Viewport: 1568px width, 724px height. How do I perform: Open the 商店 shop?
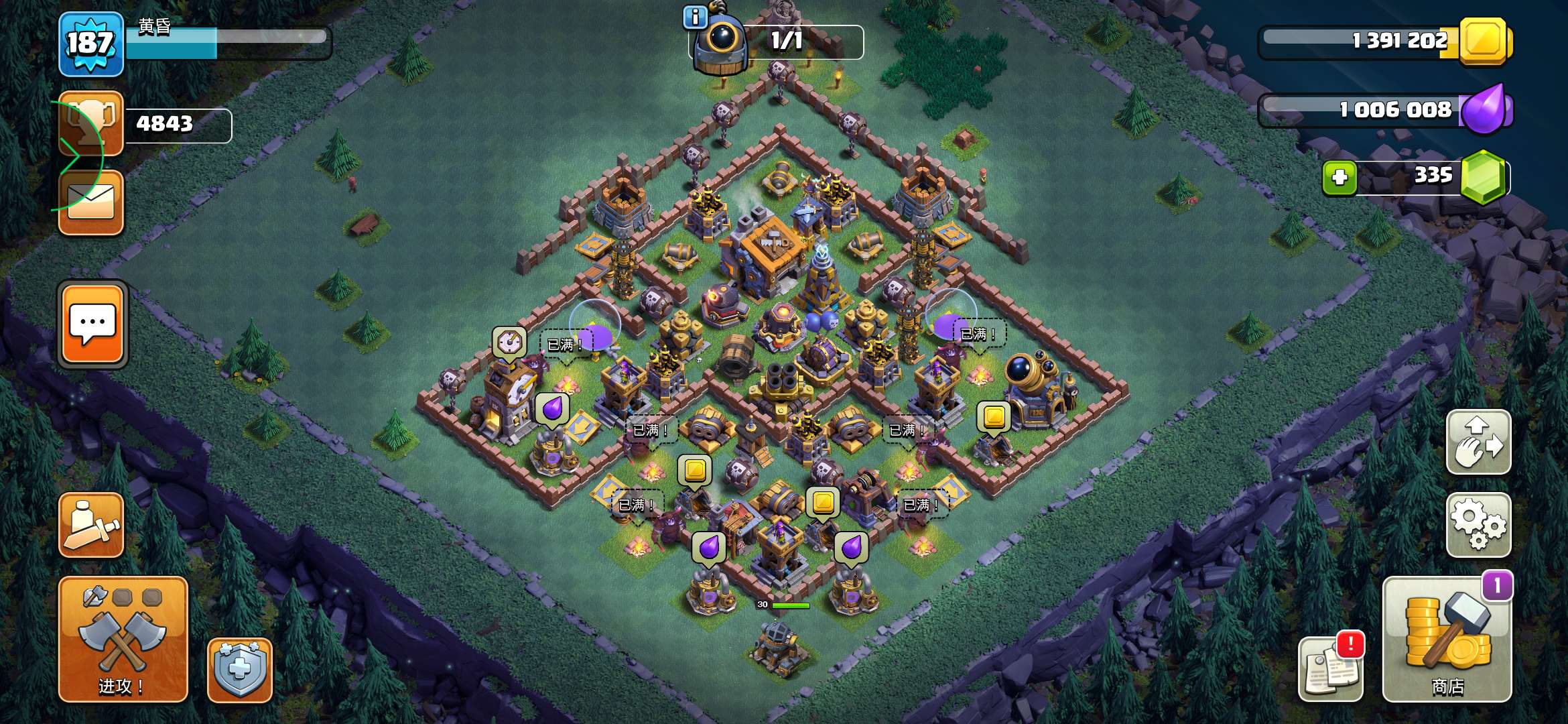(x=1447, y=640)
